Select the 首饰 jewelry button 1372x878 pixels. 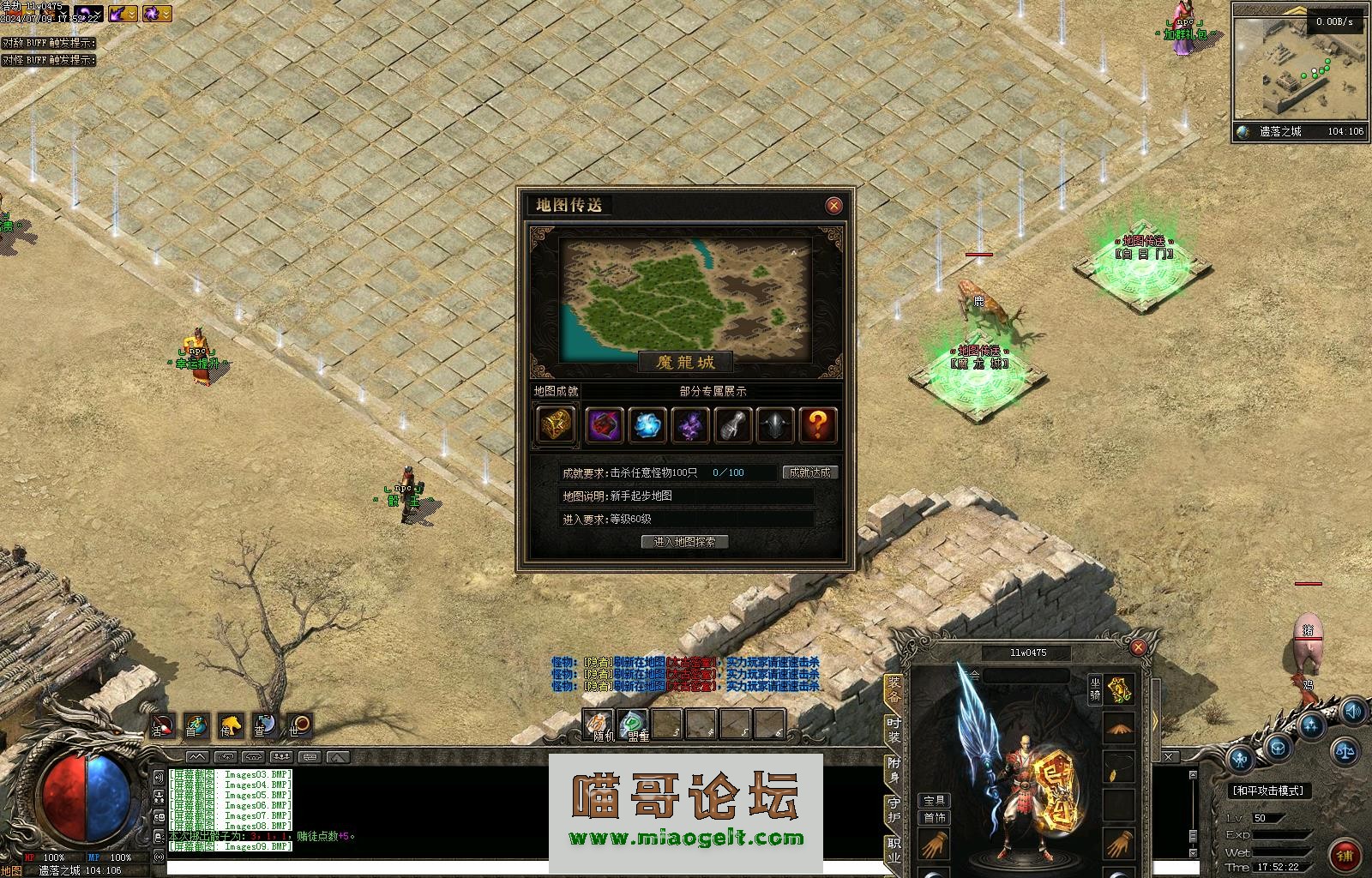[x=934, y=818]
